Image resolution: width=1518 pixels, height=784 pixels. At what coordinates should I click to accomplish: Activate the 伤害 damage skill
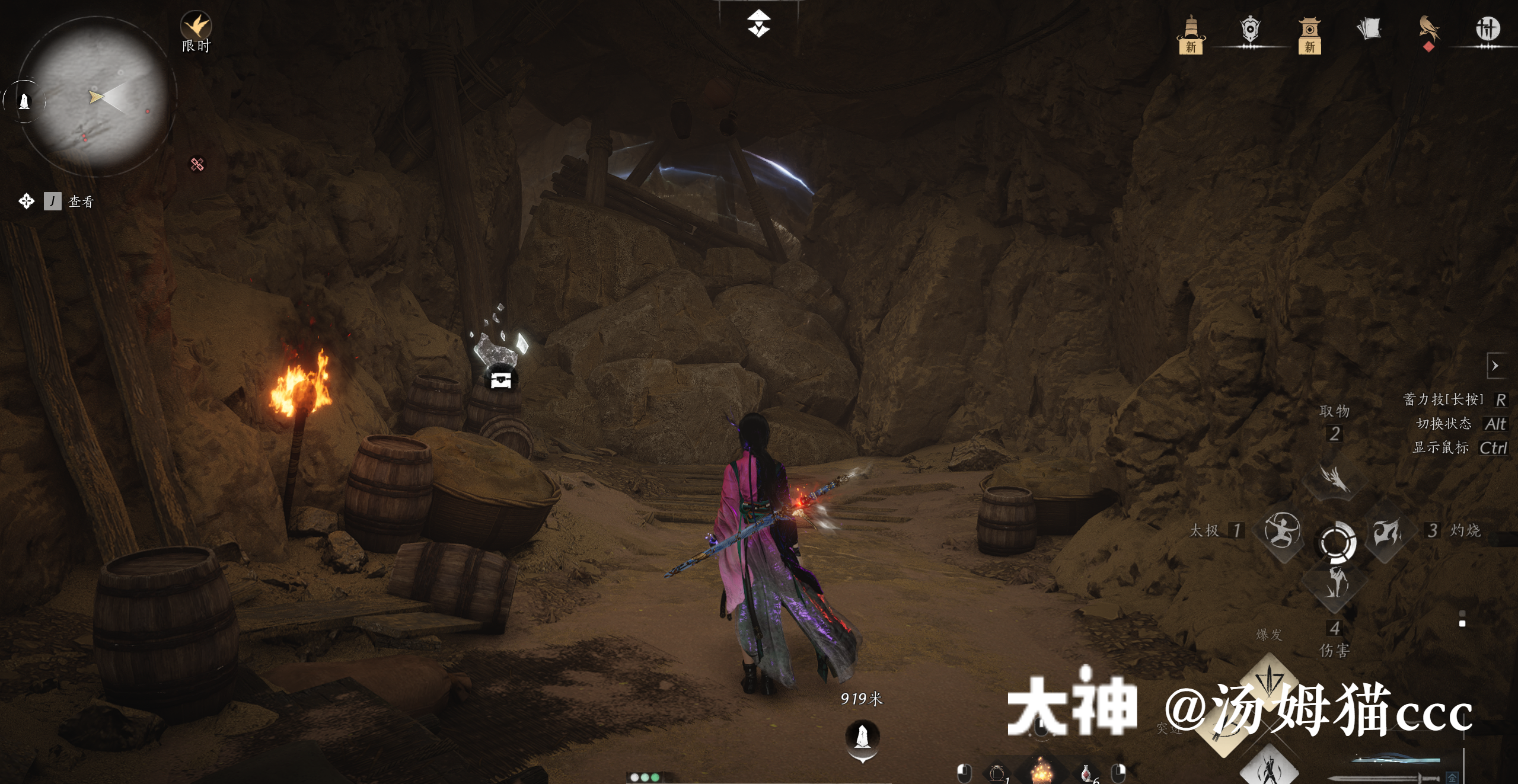tap(1334, 583)
